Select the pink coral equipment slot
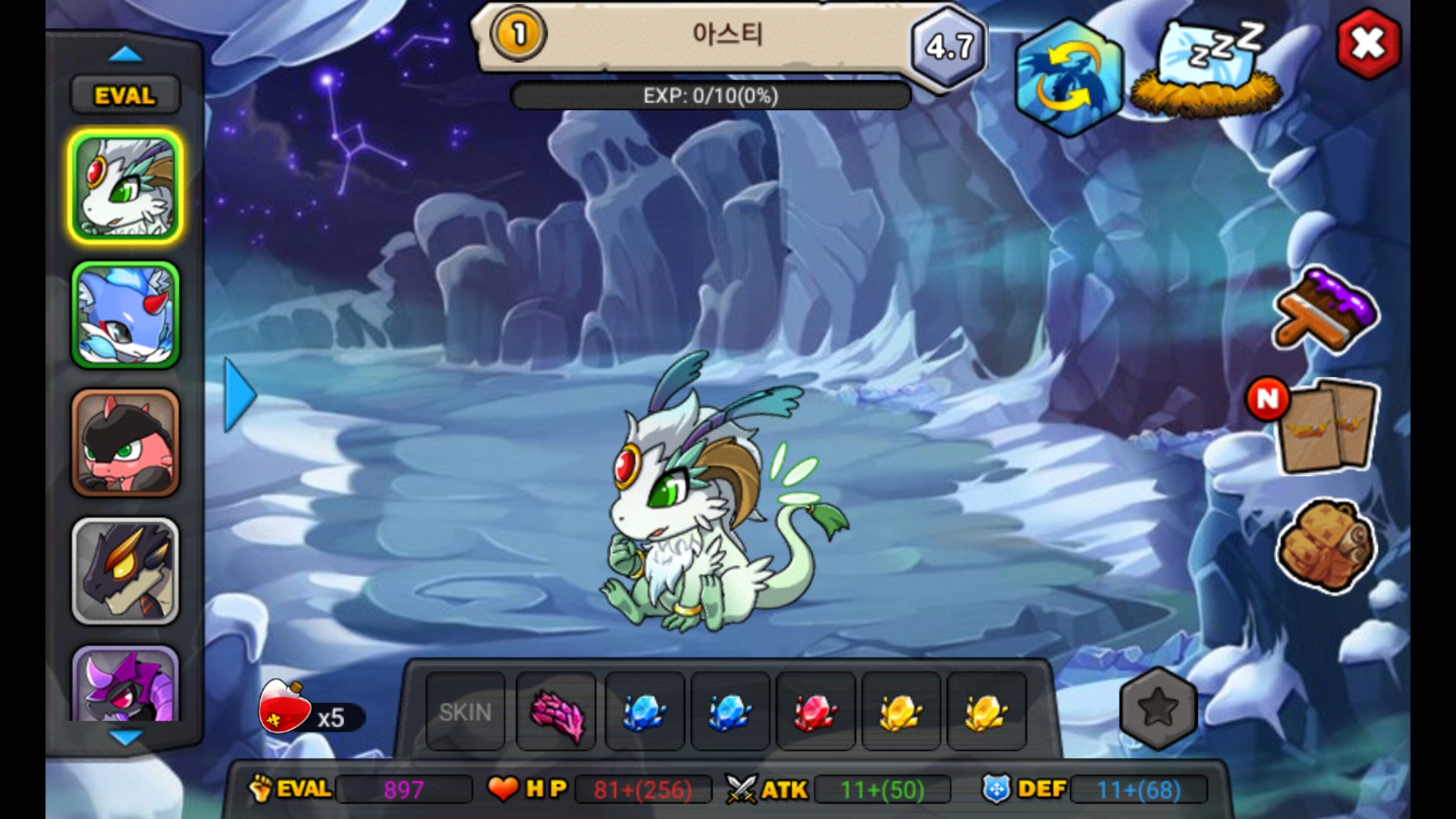Image resolution: width=1456 pixels, height=819 pixels. pyautogui.click(x=557, y=712)
